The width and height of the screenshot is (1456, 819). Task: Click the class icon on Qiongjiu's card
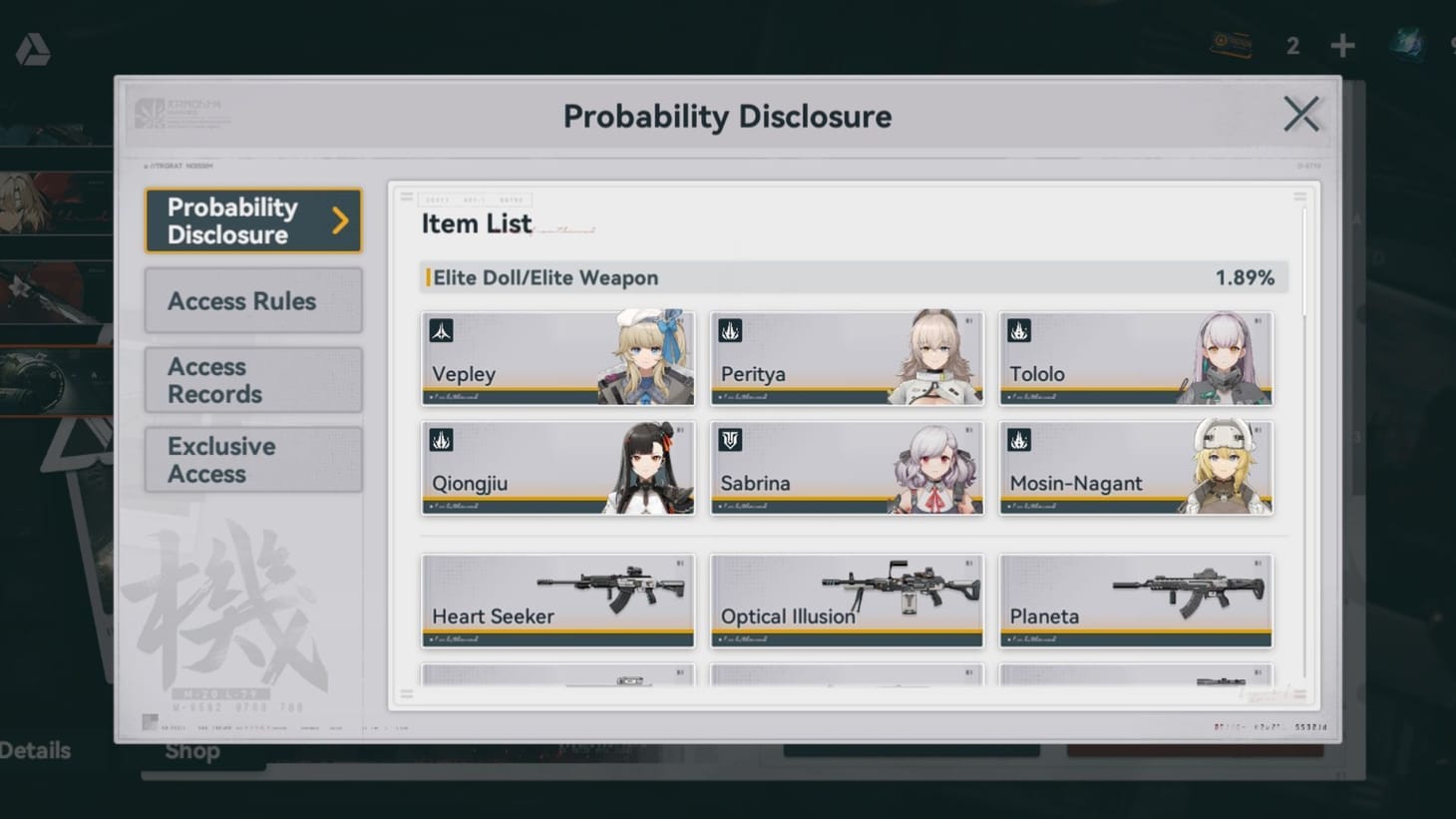(441, 440)
